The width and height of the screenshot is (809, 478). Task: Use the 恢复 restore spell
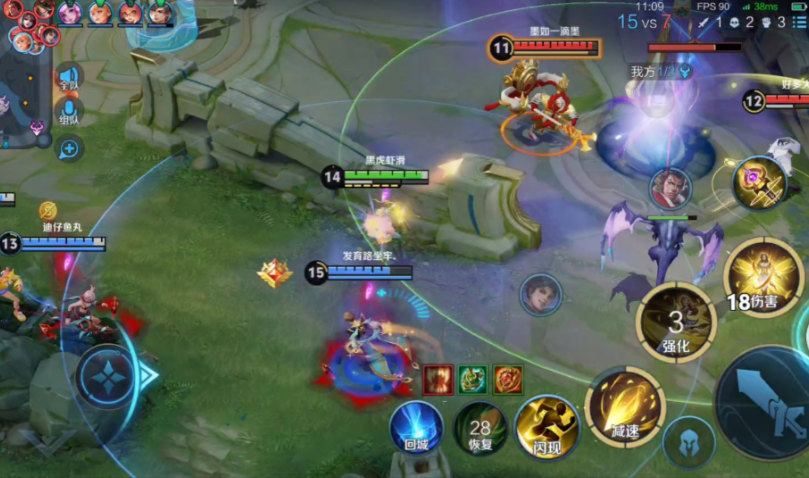point(481,427)
